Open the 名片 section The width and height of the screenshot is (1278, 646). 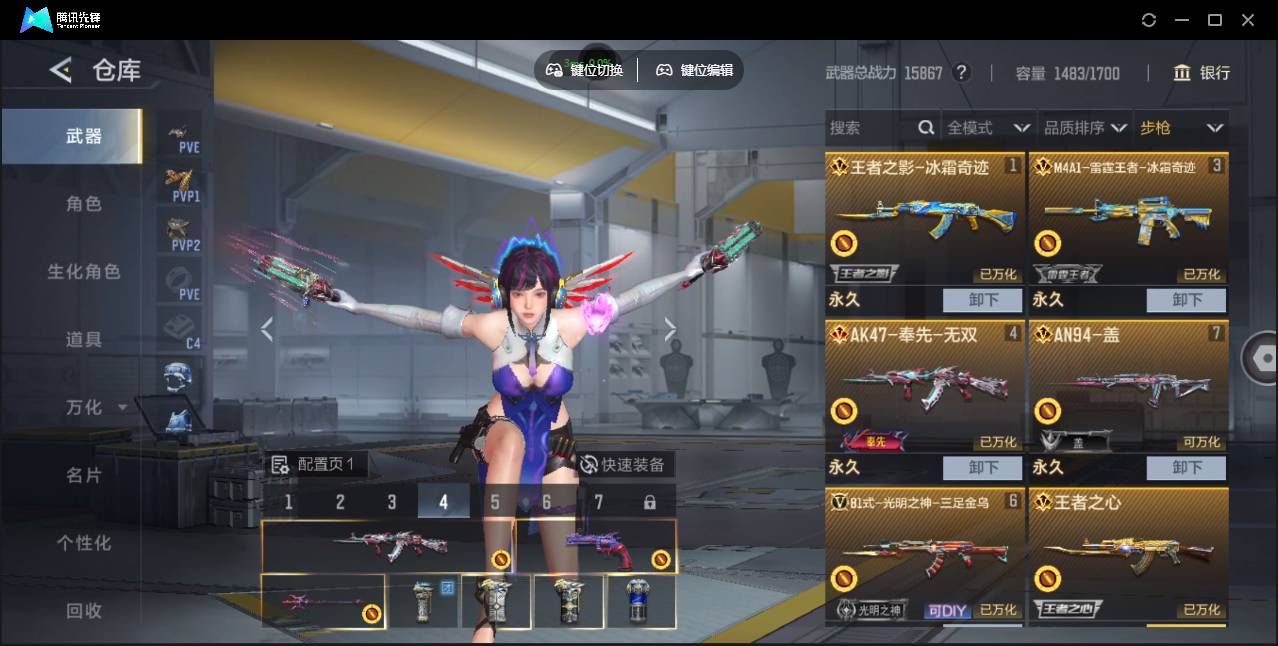83,475
